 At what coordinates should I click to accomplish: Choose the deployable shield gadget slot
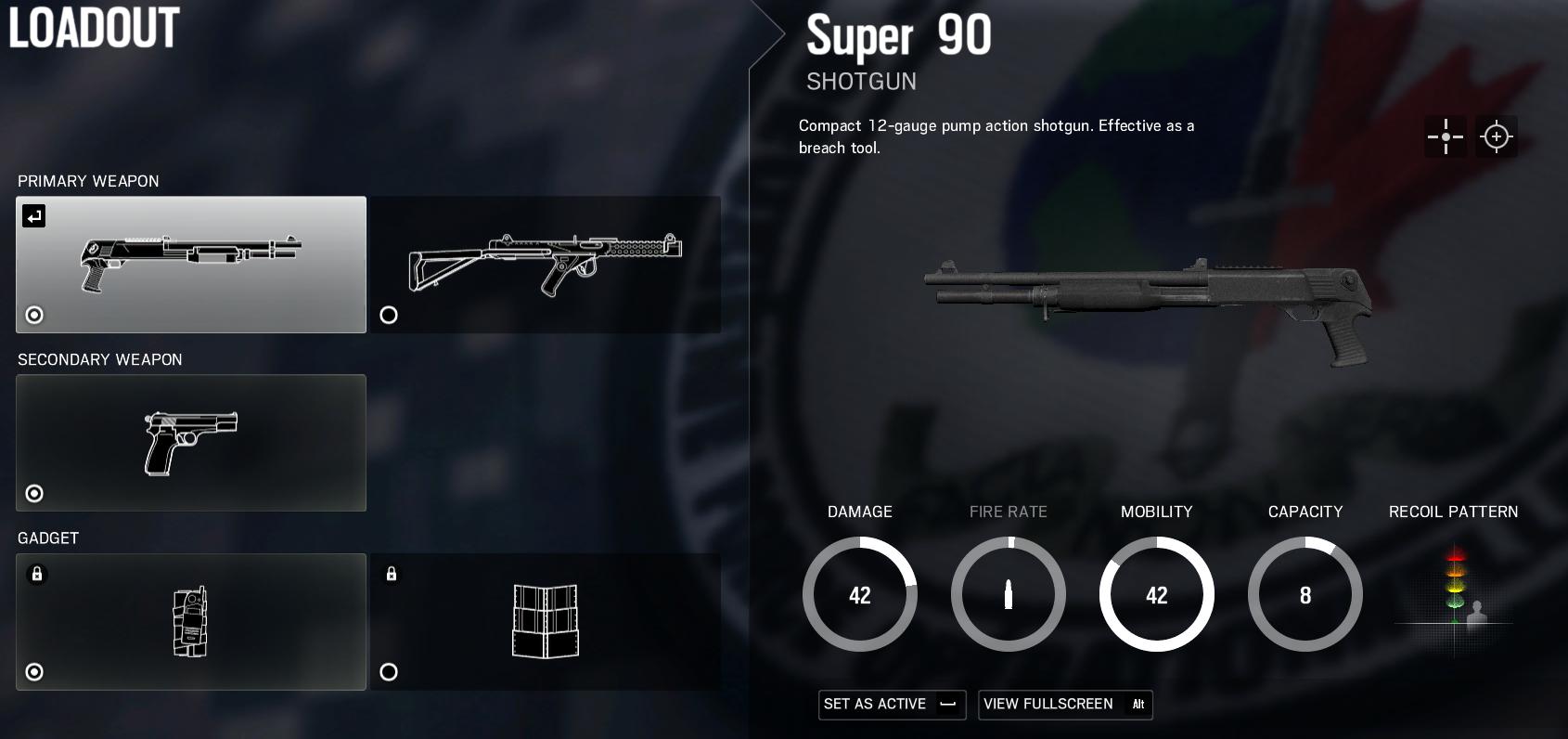point(546,621)
